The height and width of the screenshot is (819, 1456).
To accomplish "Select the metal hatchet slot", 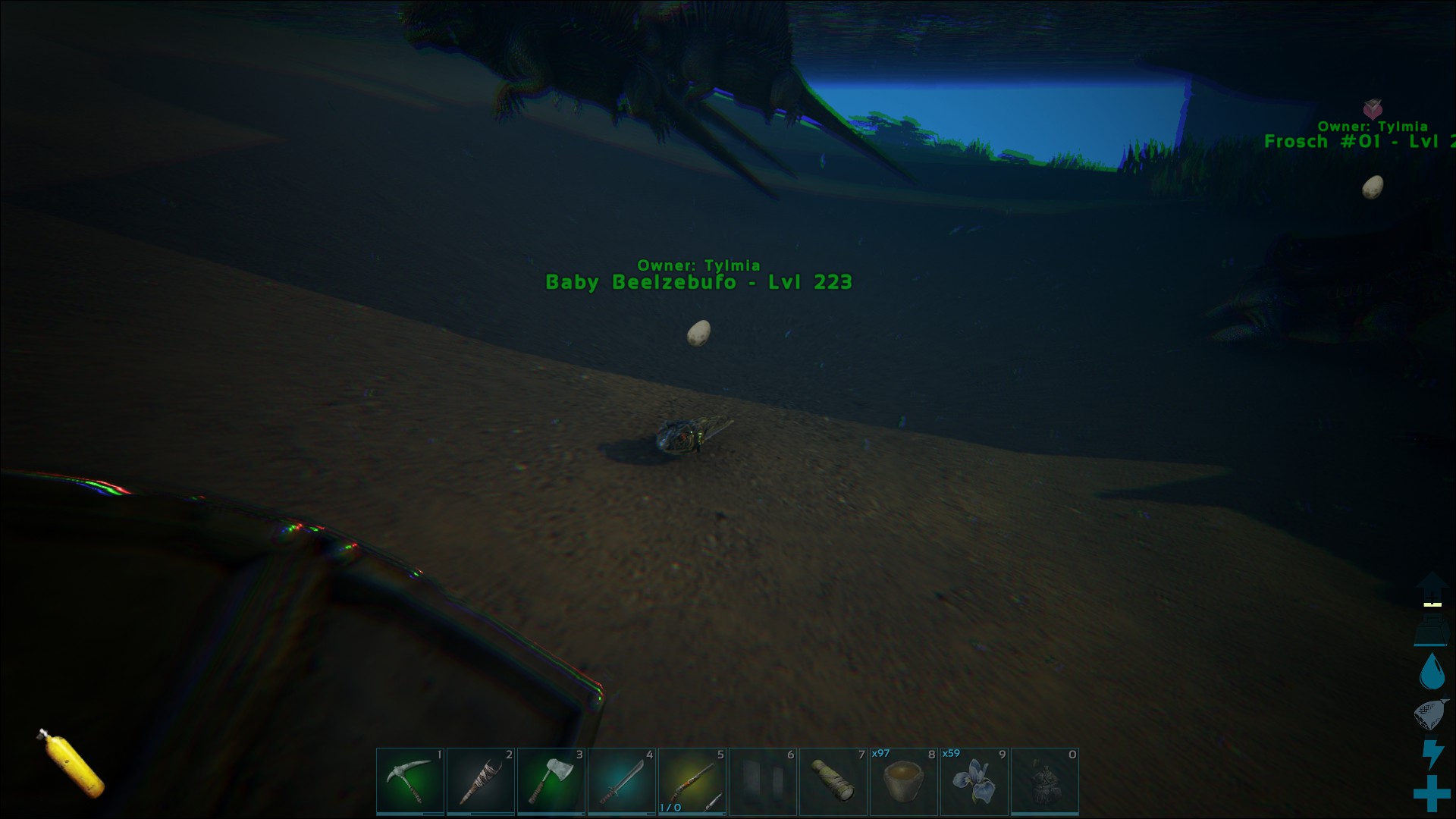I will coord(551,781).
